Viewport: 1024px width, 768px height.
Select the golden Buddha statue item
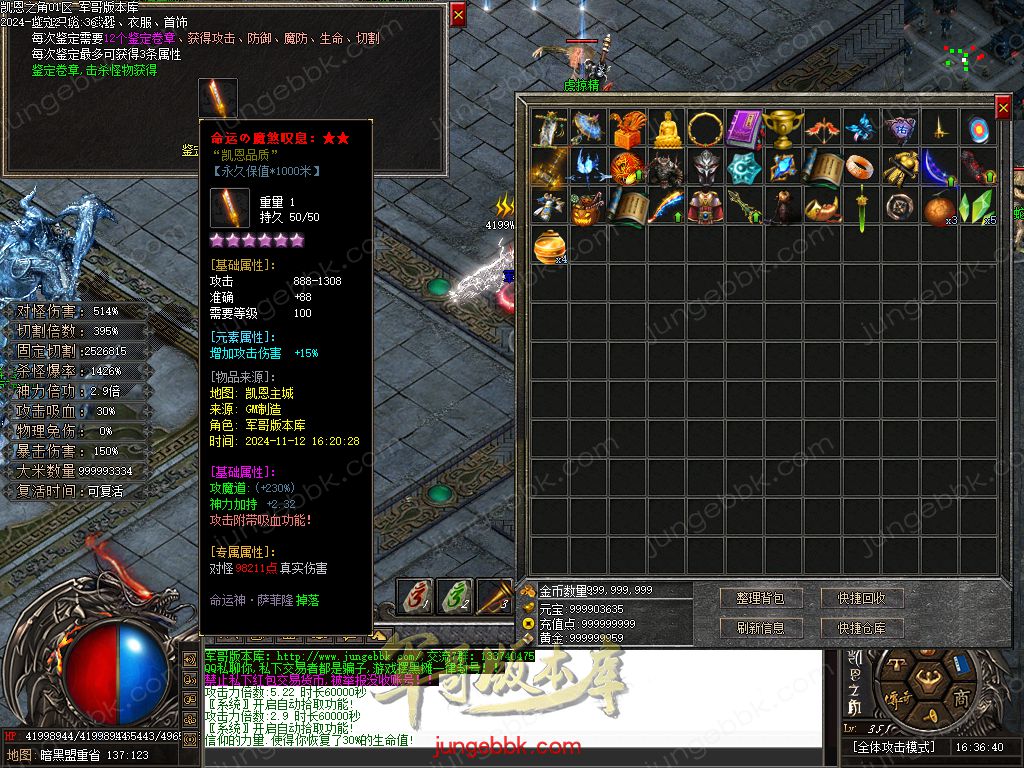tap(667, 128)
